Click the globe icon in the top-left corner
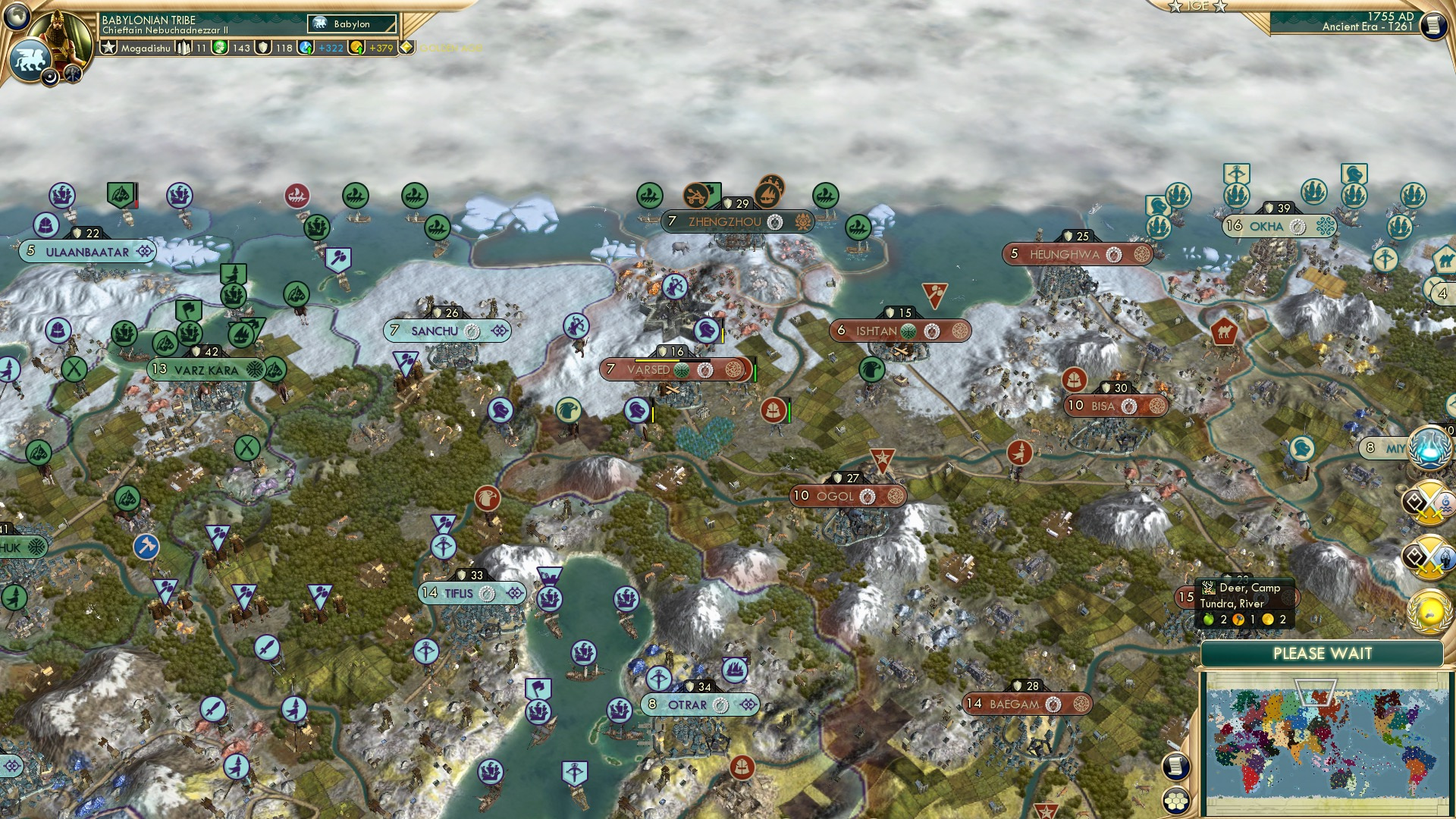This screenshot has height=819, width=1456. pos(16,15)
